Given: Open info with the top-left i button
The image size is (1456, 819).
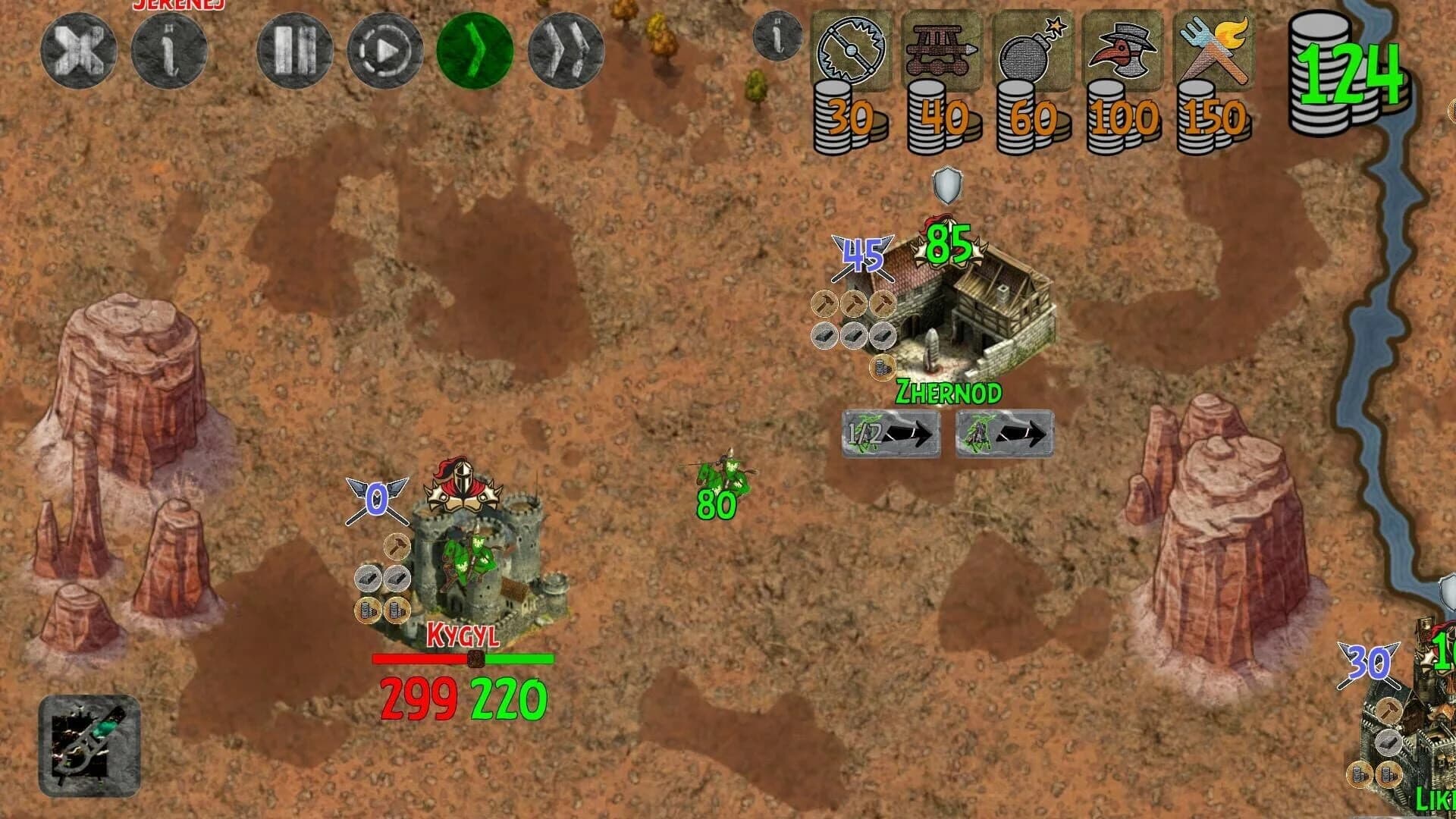Looking at the screenshot, I should (x=169, y=48).
